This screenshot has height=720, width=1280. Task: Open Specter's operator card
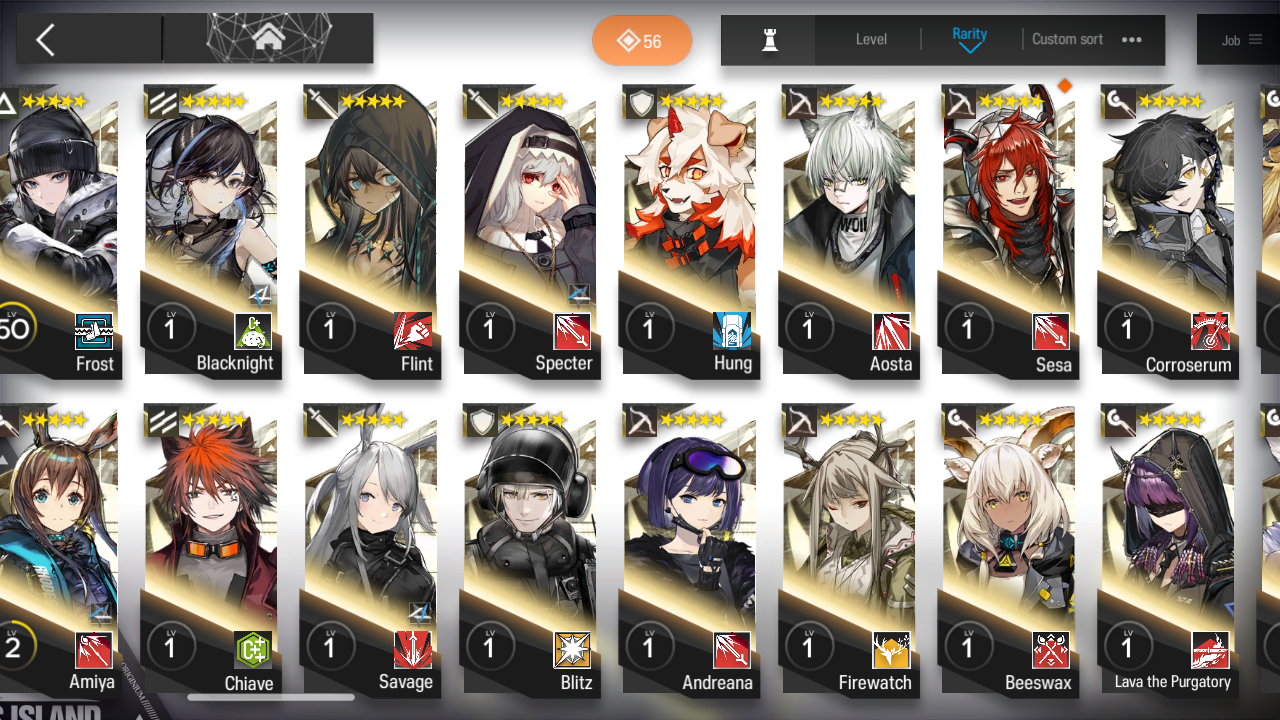[530, 230]
